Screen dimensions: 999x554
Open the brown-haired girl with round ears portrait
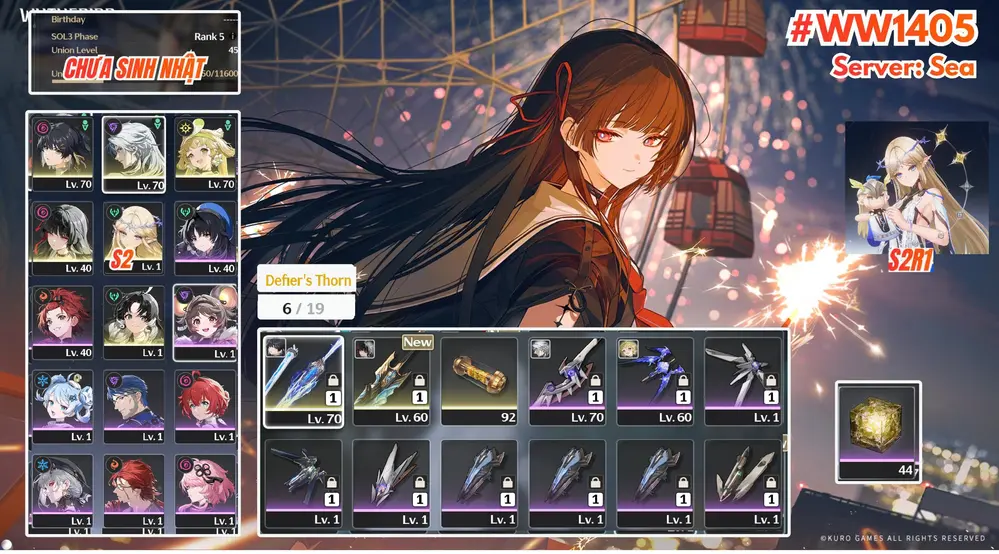click(204, 321)
